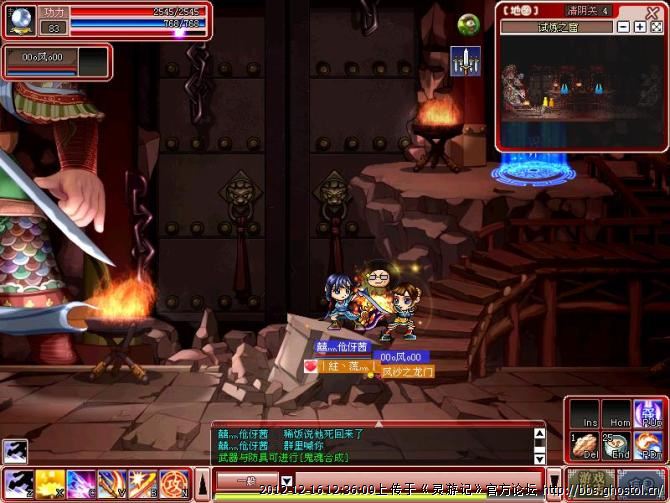Open the crystal ball character portrait
Screen dimensions: 670x503
pyautogui.click(x=22, y=17)
